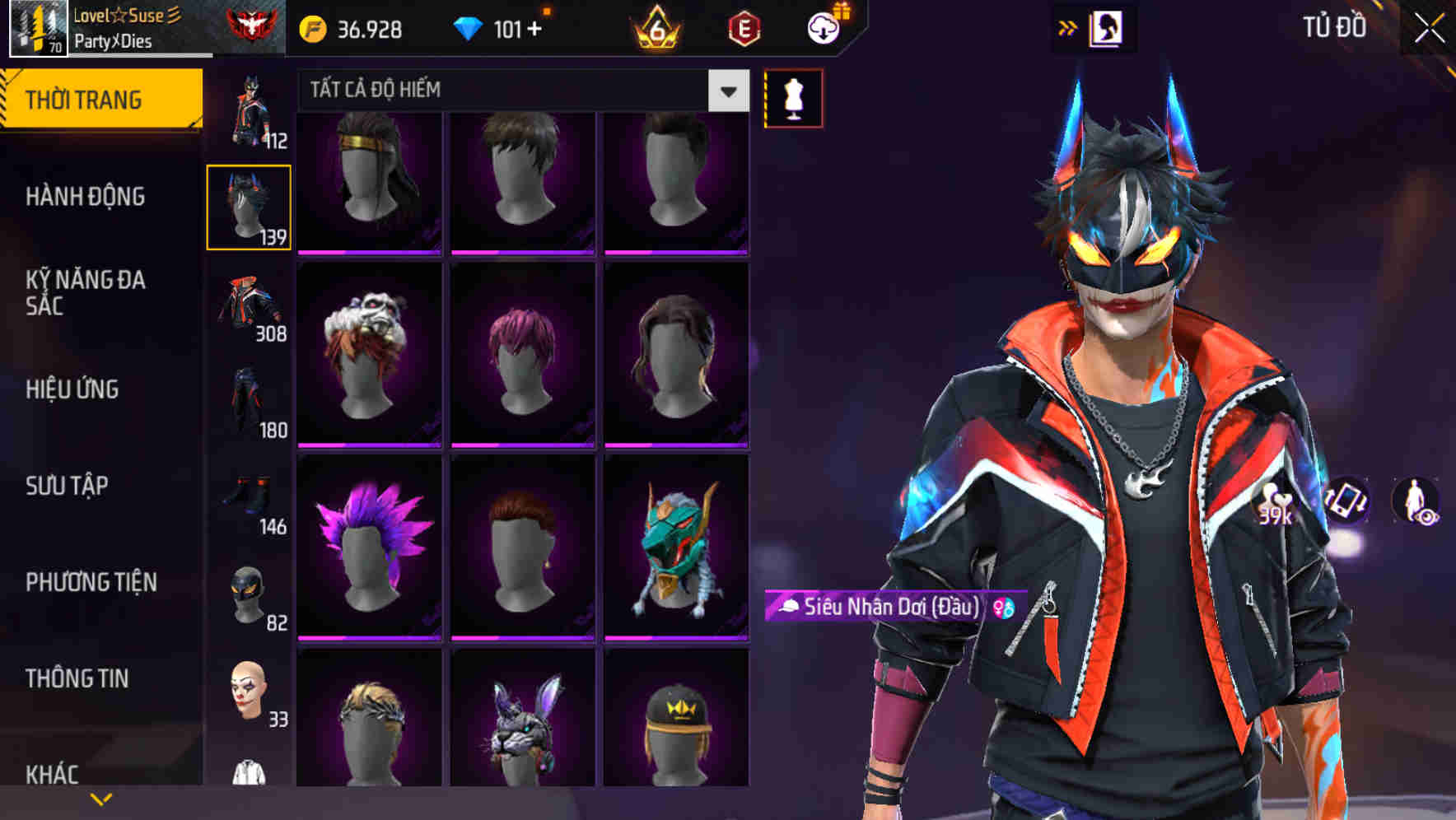Click the cloud gift download icon
Image resolution: width=1456 pixels, height=820 pixels.
pos(824,27)
